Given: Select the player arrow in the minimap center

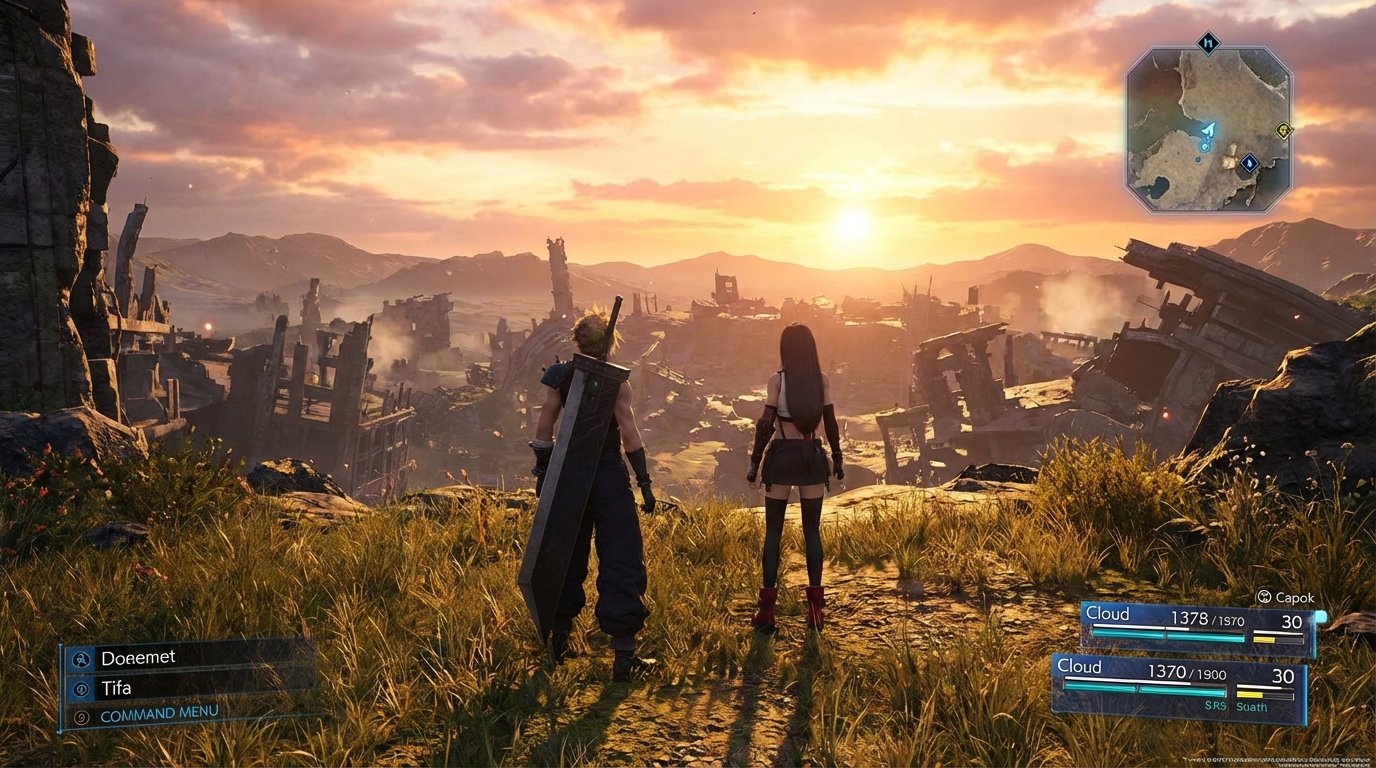Looking at the screenshot, I should click(1209, 129).
